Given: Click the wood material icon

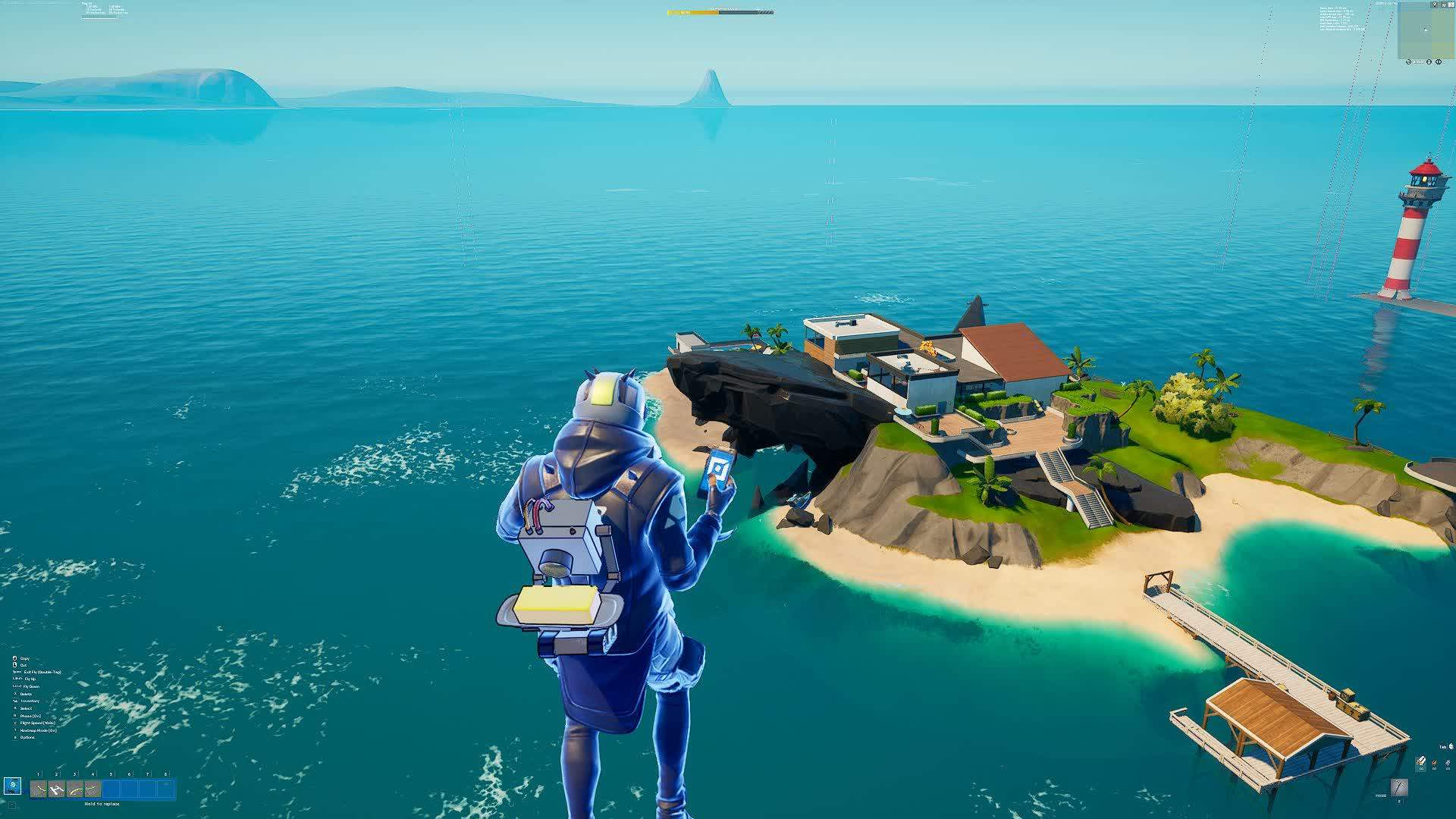Looking at the screenshot, I should coord(1421,761).
